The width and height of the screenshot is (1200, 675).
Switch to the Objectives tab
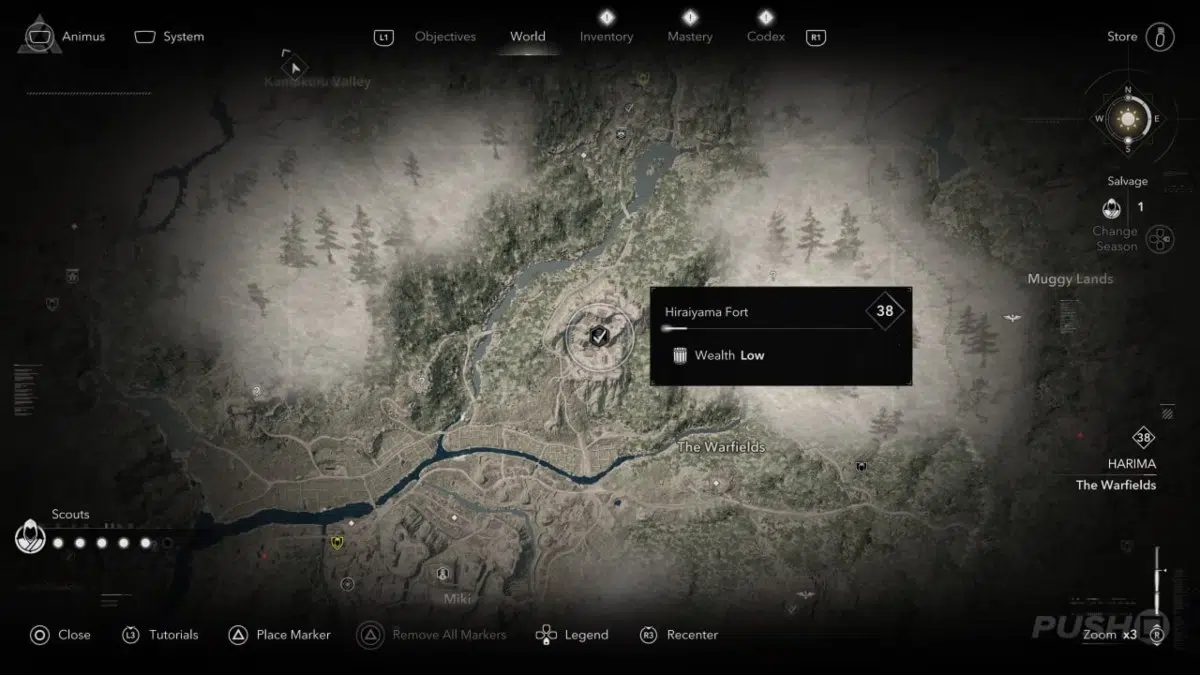445,37
